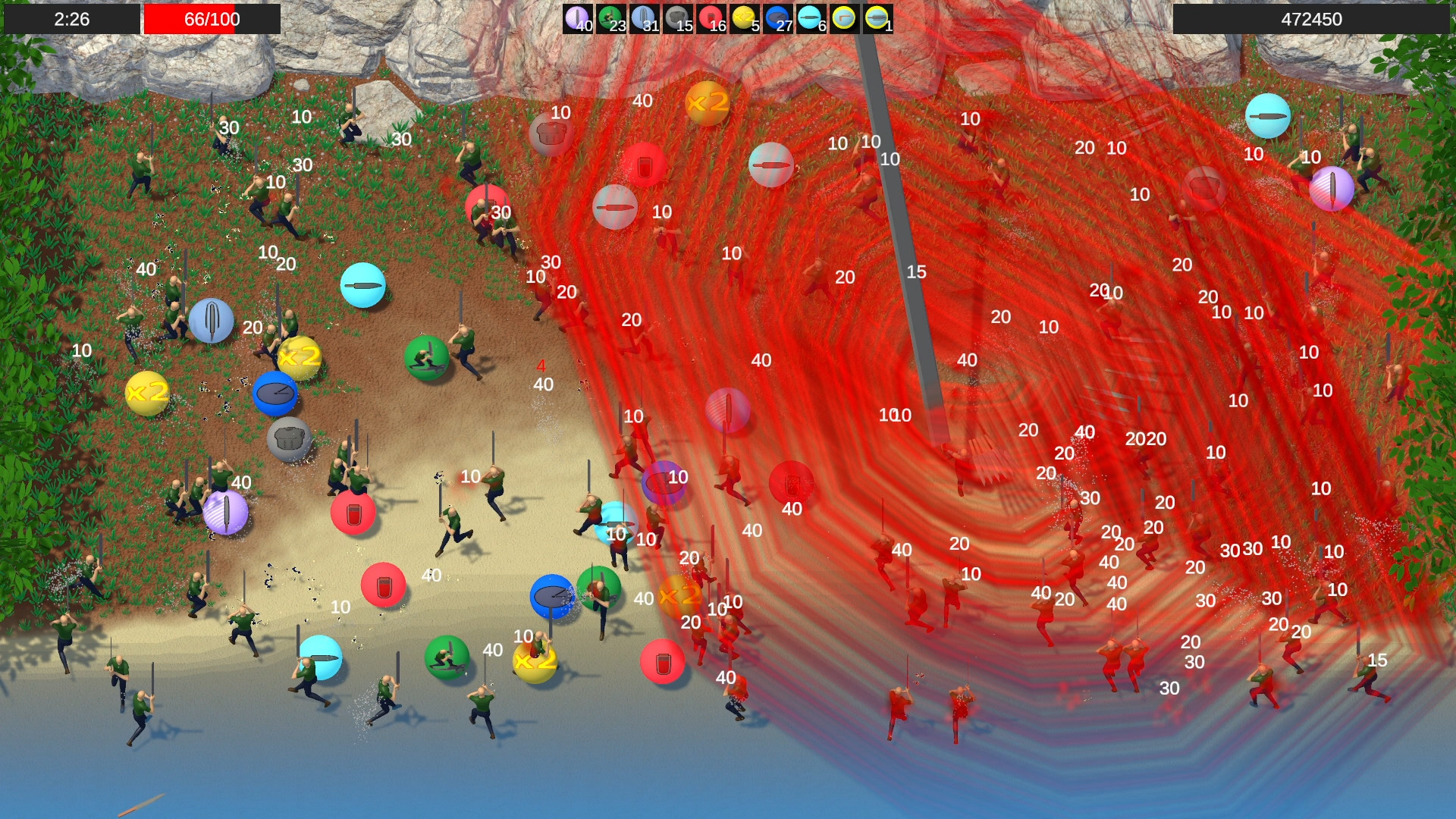
Task: Select the cyan rifle power-up icon showing 6
Action: coord(809,17)
